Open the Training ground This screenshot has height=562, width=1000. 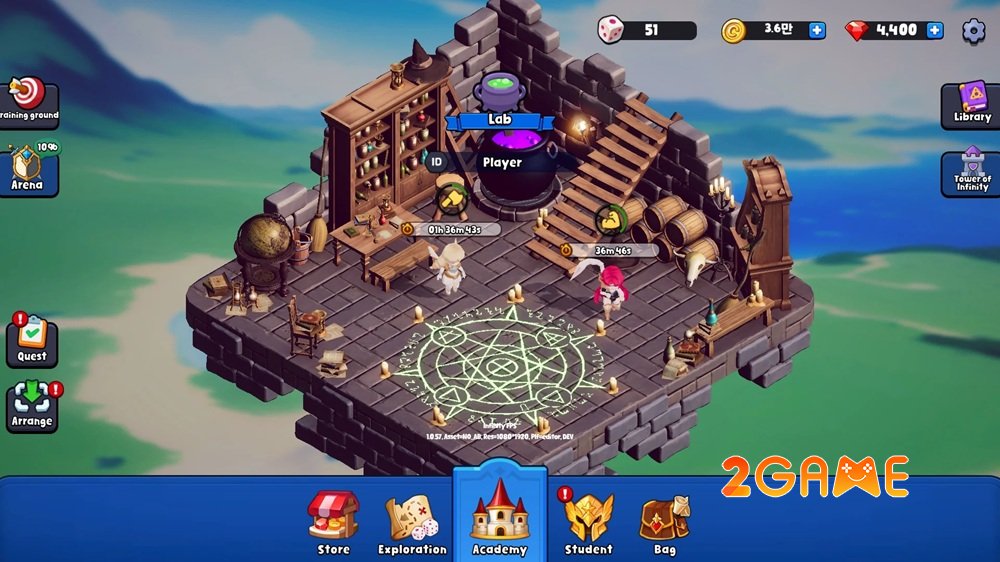[x=28, y=101]
